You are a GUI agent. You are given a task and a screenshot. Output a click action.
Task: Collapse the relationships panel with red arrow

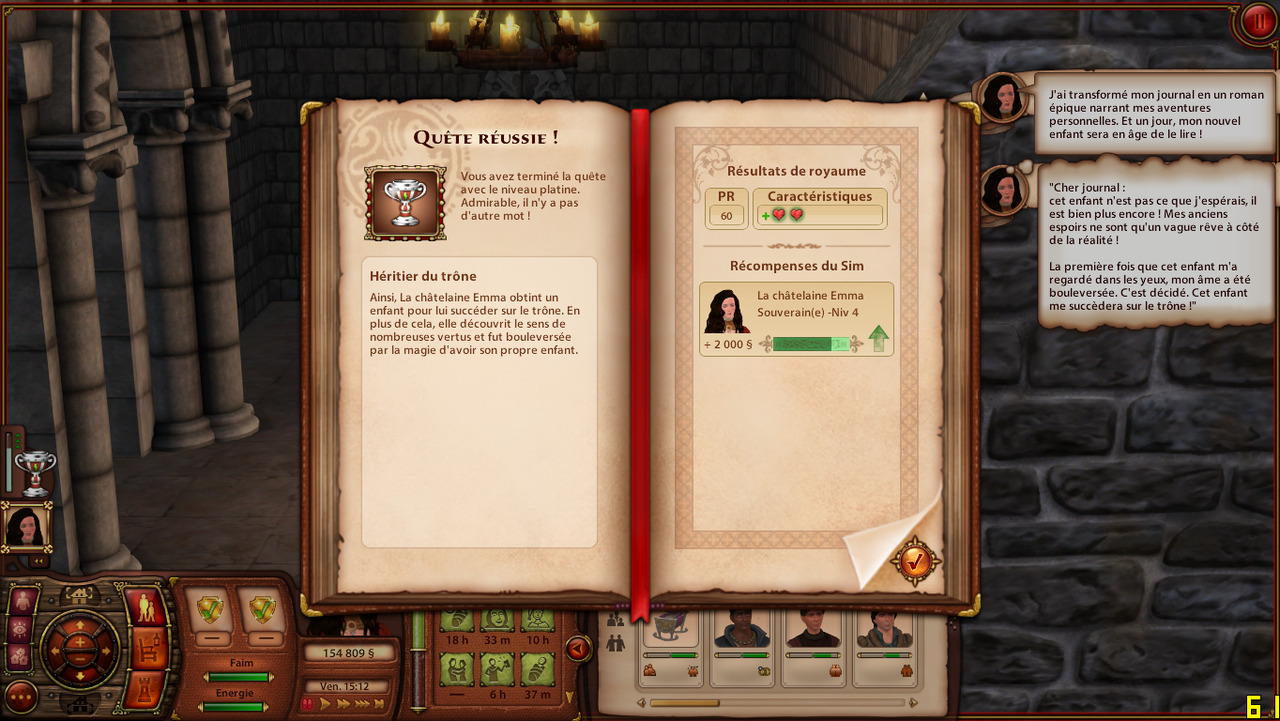tap(577, 649)
